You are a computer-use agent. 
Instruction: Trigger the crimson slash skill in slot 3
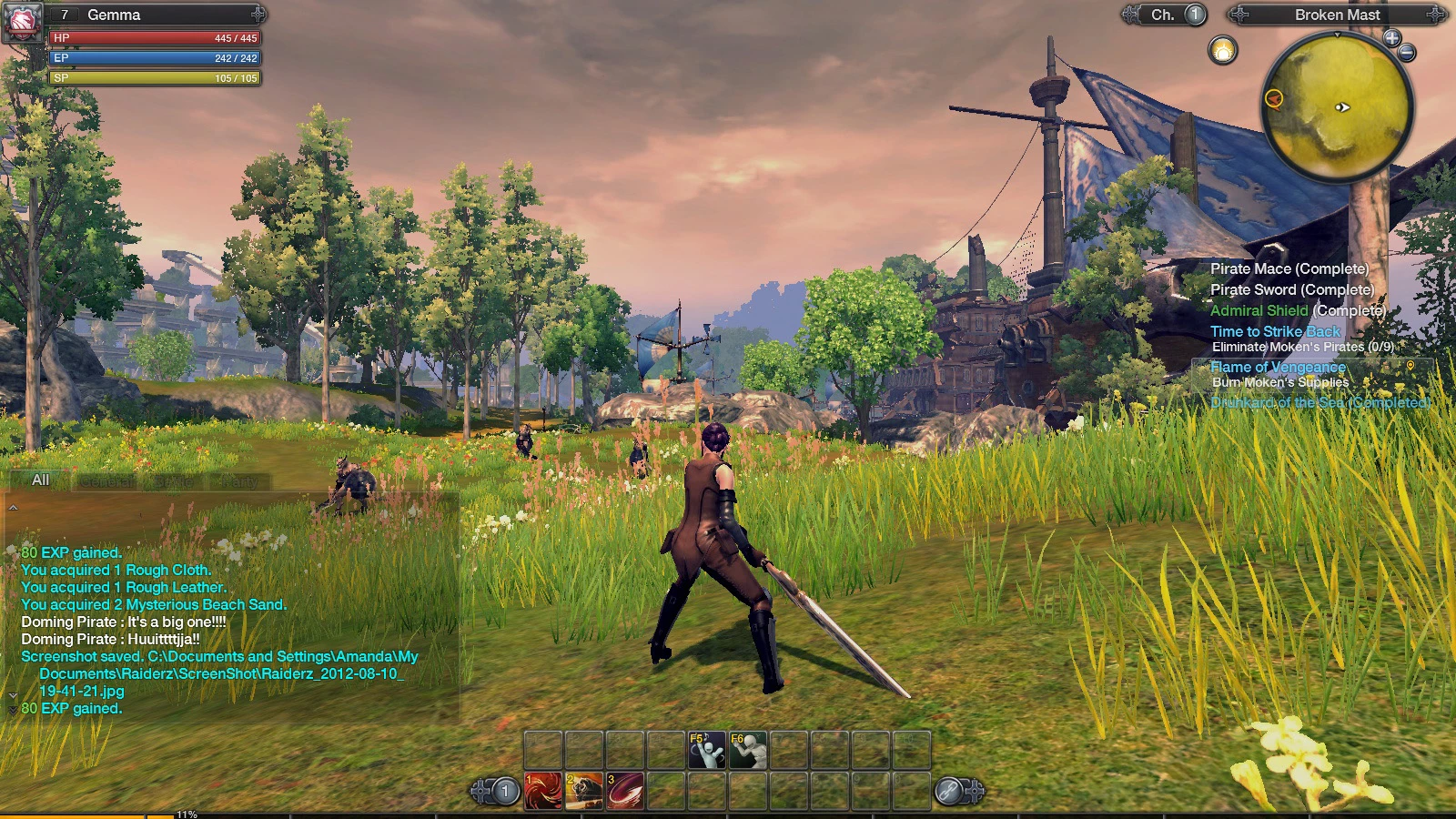625,791
